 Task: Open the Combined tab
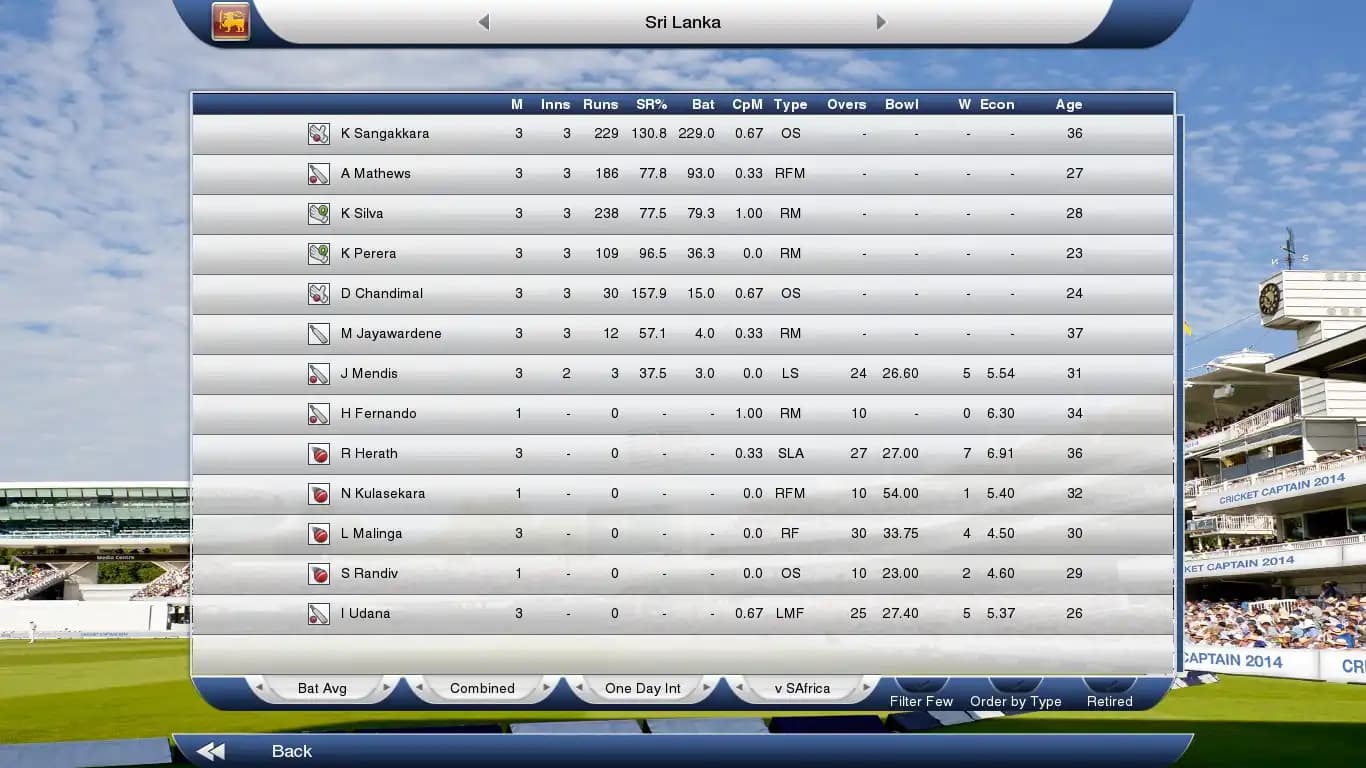(x=482, y=688)
